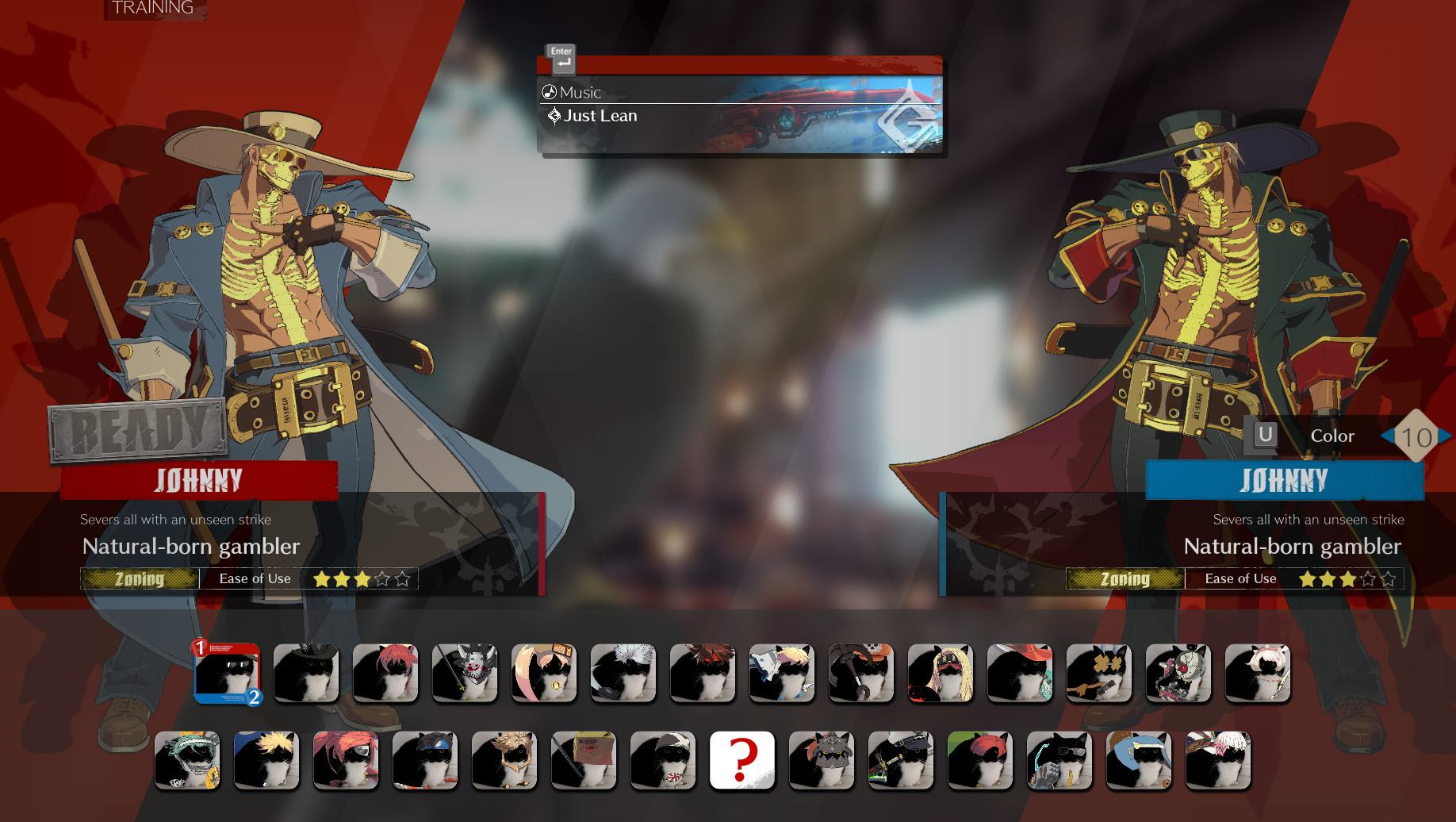
Task: Click the diamond icon next to Just Lean
Action: 554,116
